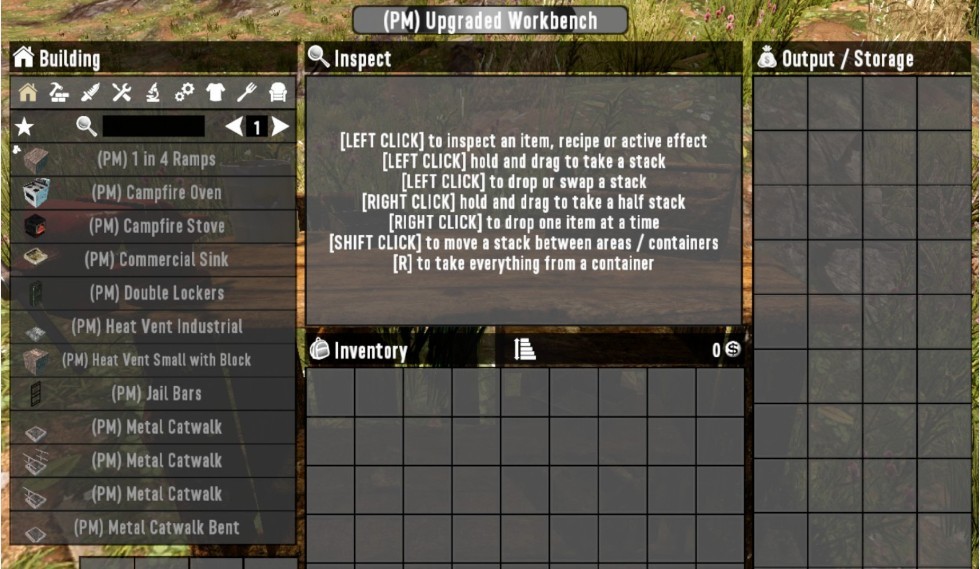Choose the (PM) Campfire Oven recipe
This screenshot has width=980, height=569.
pyautogui.click(x=155, y=192)
